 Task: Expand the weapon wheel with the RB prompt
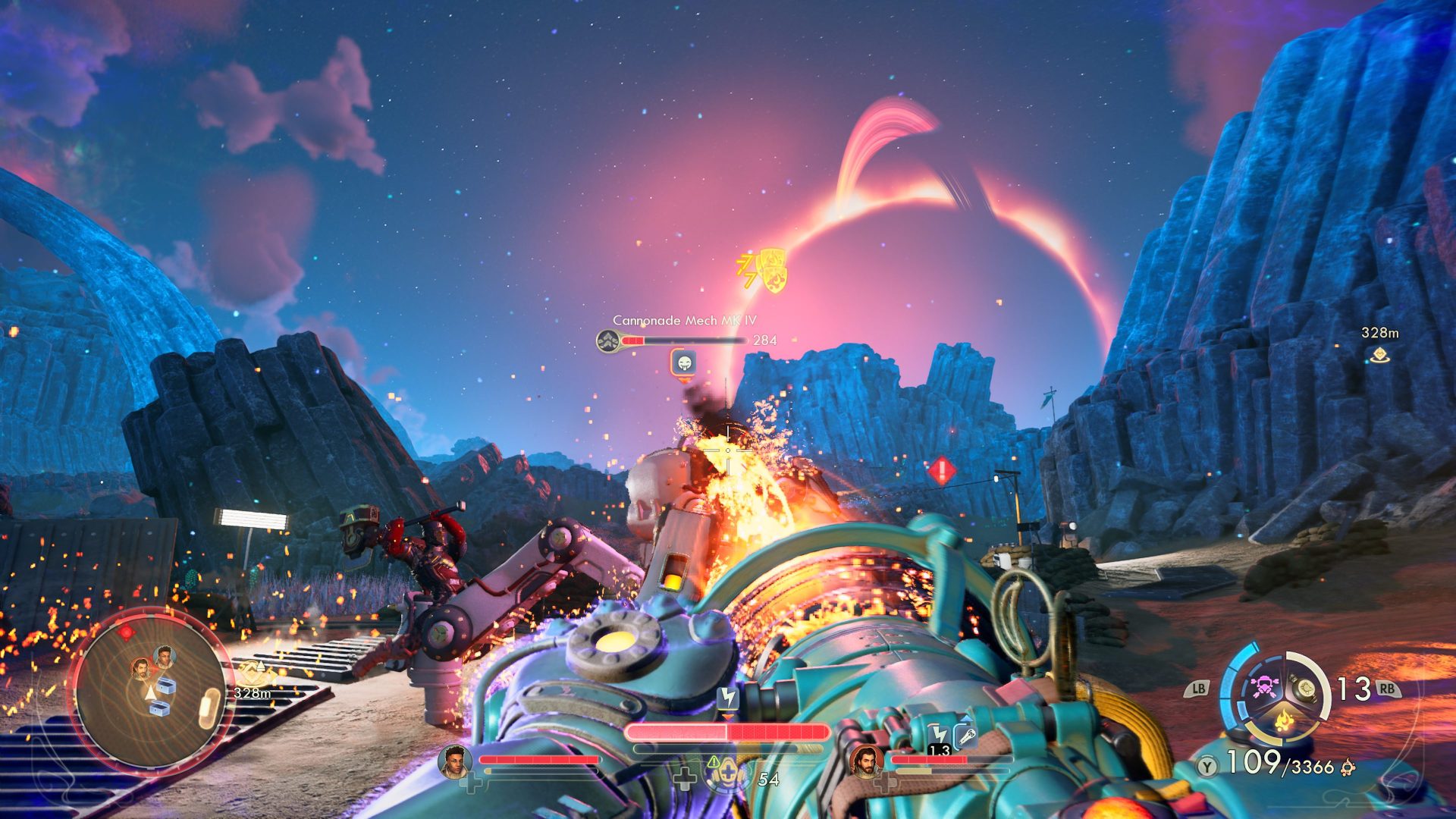coord(1388,689)
